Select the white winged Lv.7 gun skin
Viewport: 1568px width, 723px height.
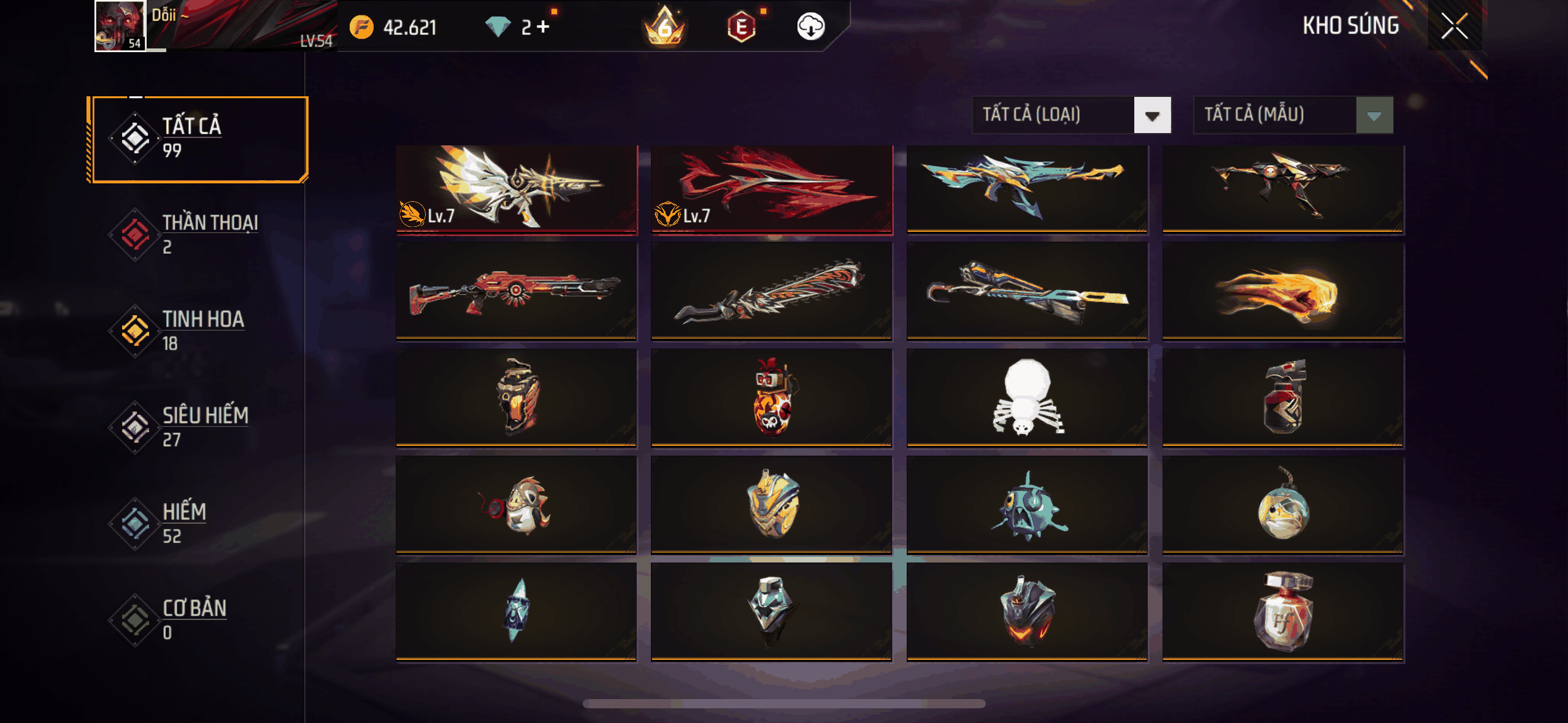click(x=517, y=189)
